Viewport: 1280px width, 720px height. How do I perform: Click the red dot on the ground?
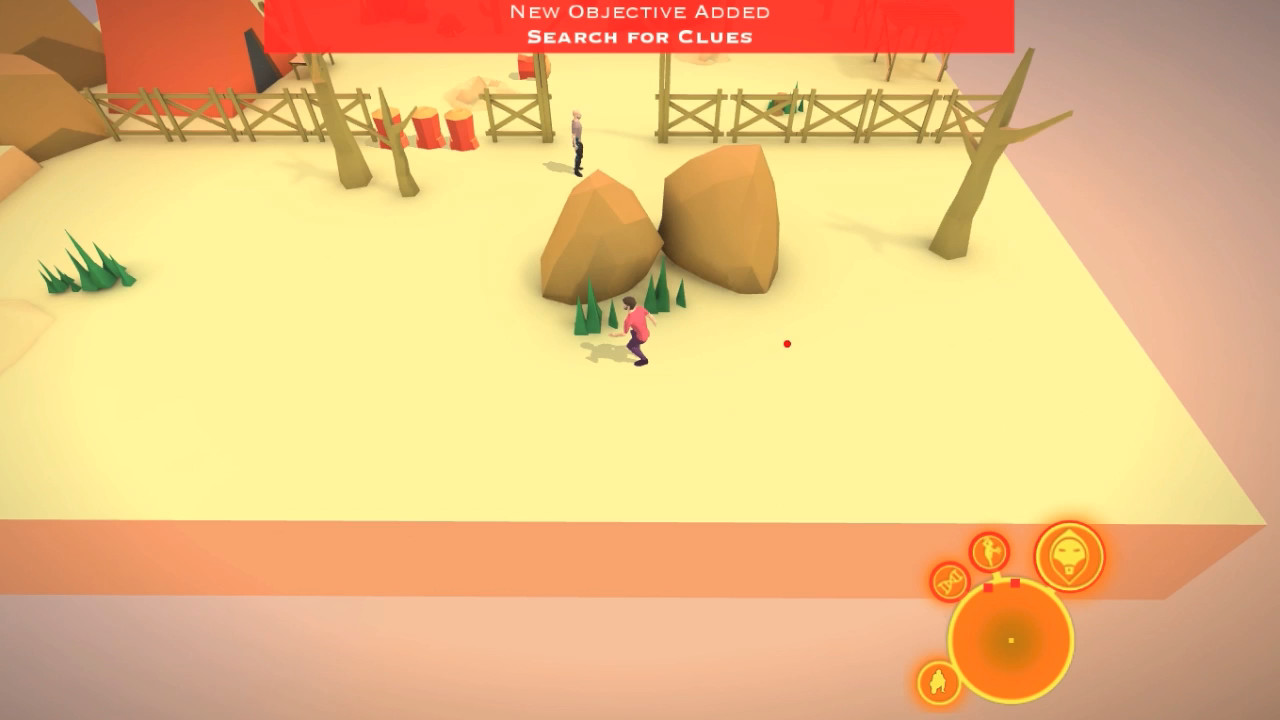786,343
